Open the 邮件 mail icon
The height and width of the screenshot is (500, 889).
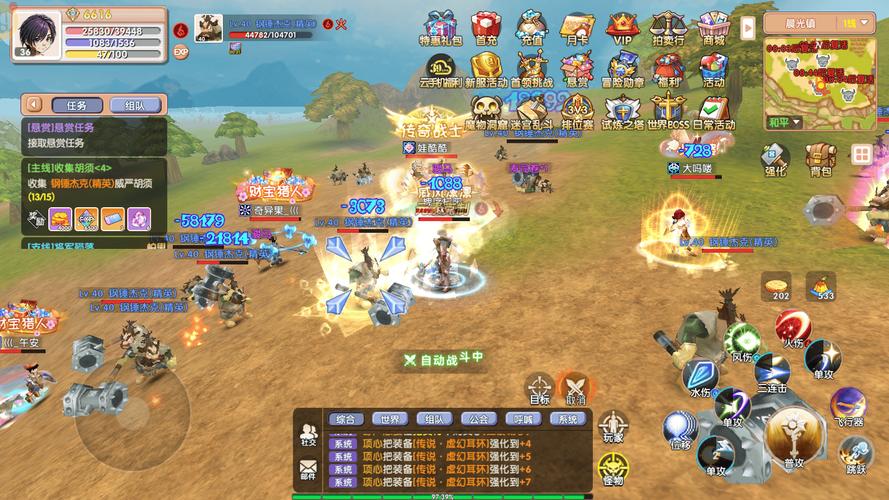click(x=308, y=467)
